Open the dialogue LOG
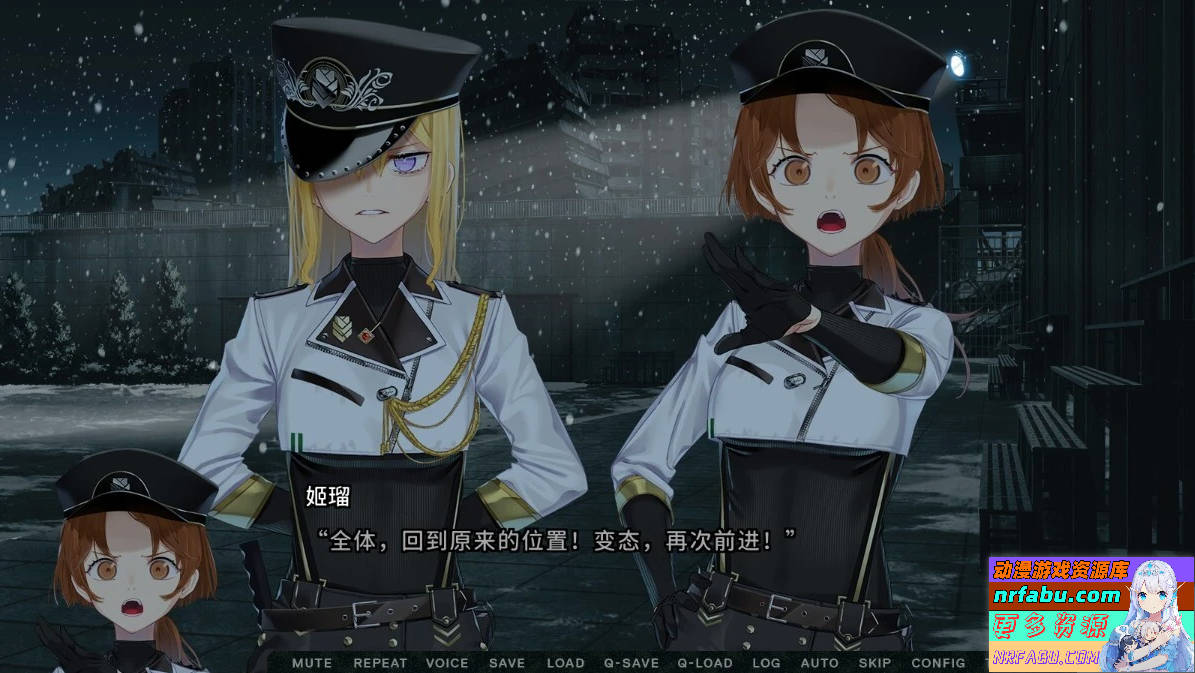1195x673 pixels. pos(766,663)
